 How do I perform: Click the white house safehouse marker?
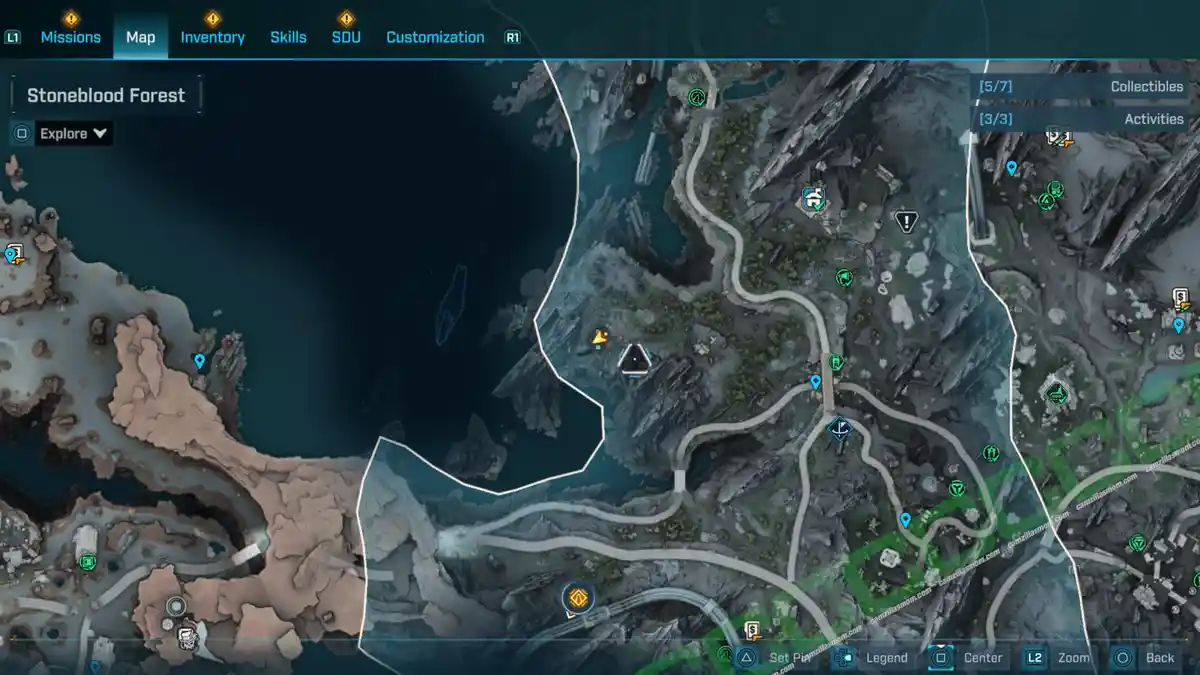814,199
